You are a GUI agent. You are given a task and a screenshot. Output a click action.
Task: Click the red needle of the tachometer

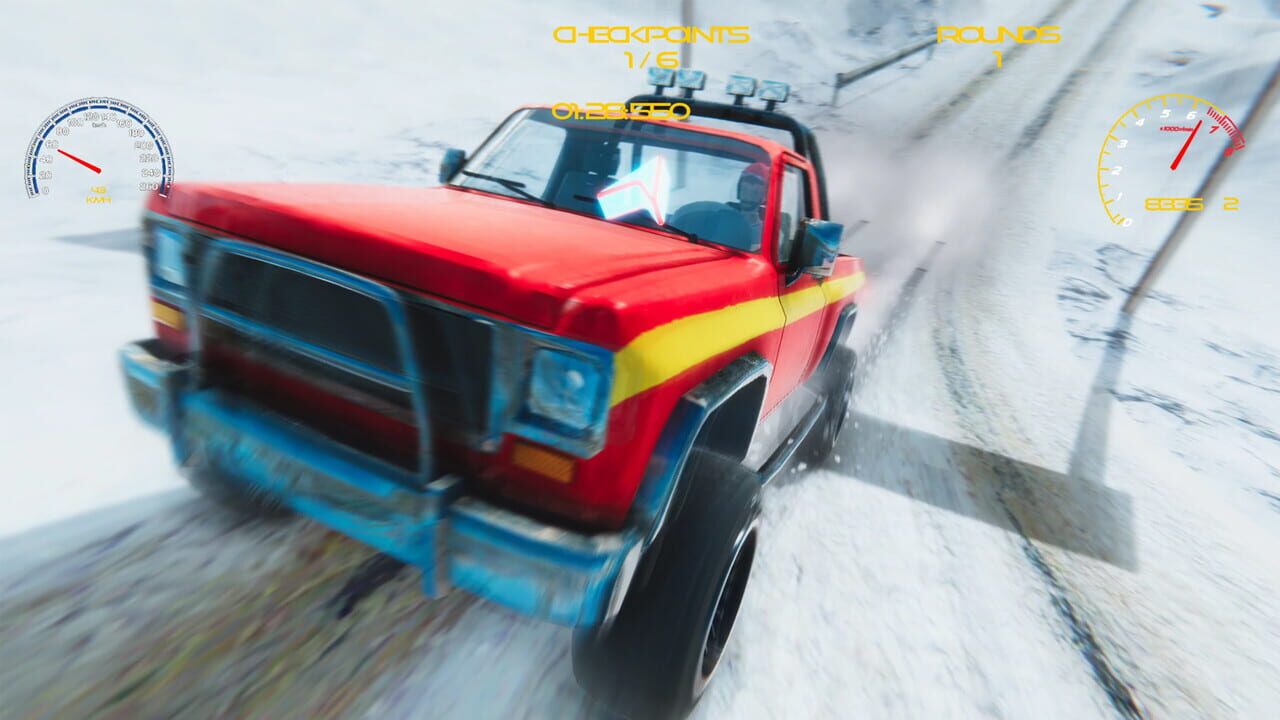tap(1186, 144)
